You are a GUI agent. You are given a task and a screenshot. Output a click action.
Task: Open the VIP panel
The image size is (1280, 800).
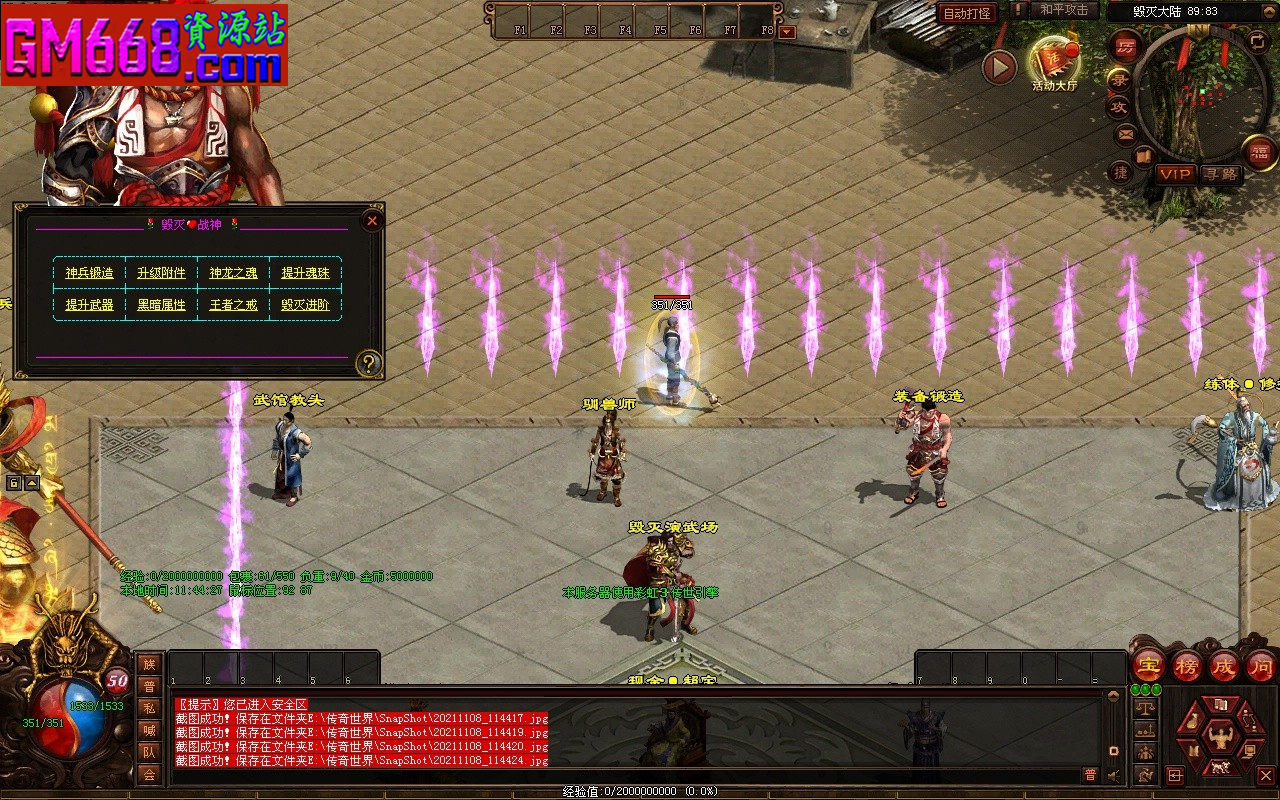click(x=1175, y=174)
